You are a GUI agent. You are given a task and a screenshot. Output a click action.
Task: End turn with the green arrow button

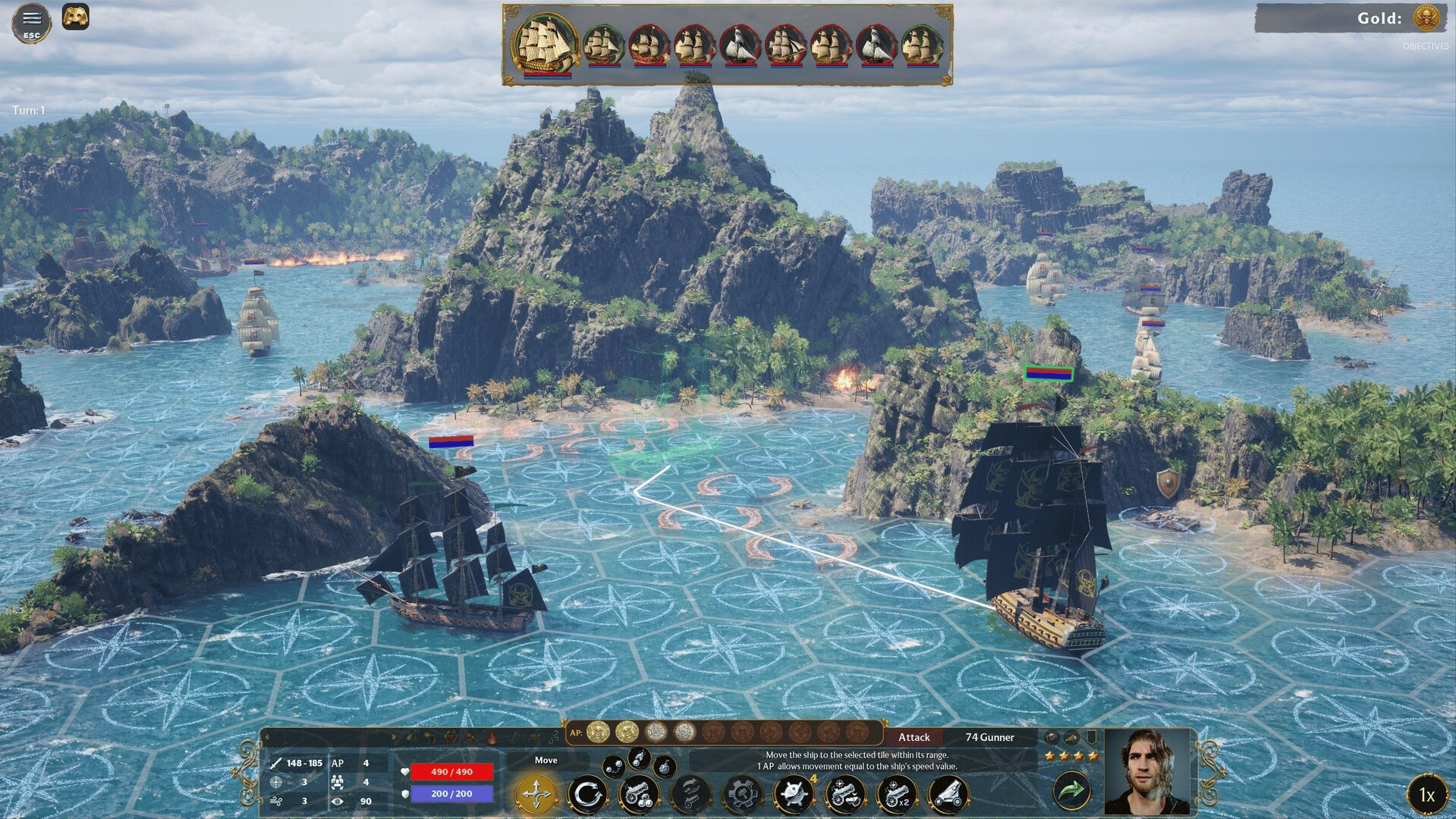[1071, 791]
